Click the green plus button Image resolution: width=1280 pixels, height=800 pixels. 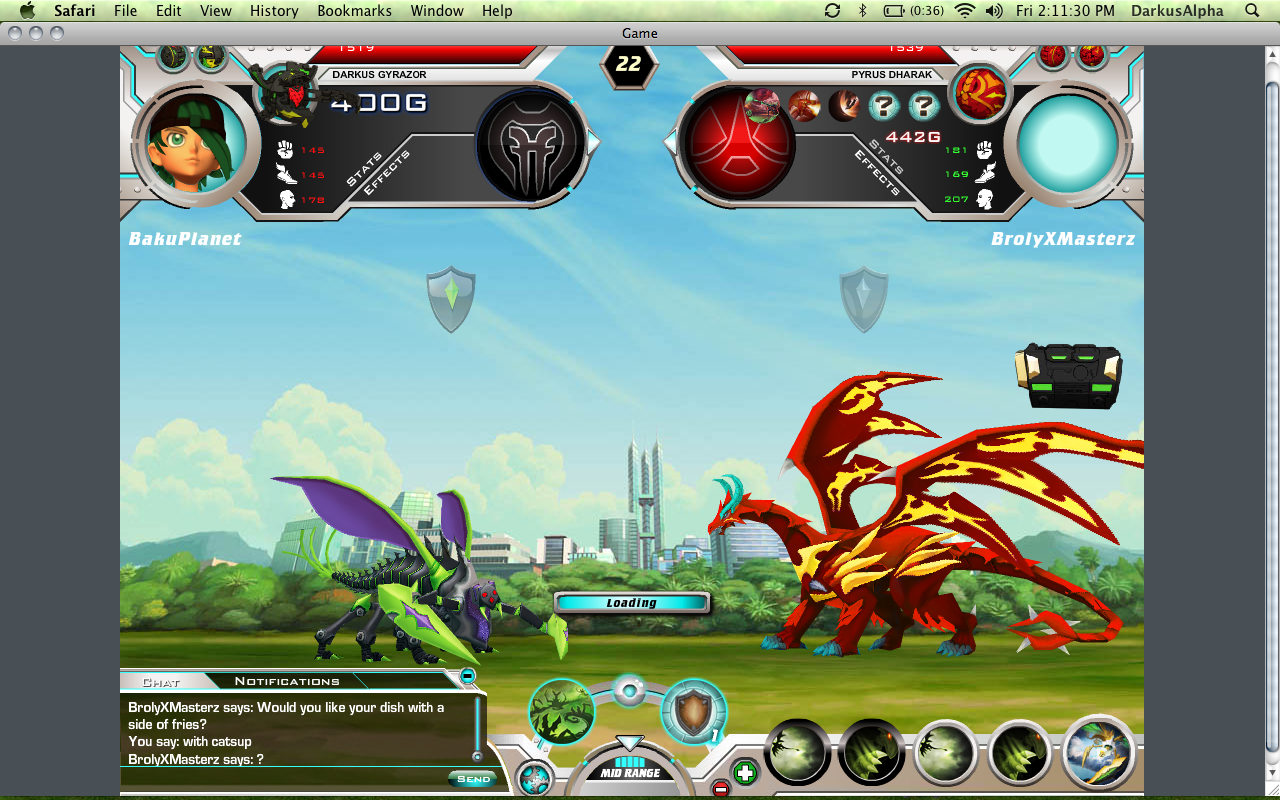(744, 772)
